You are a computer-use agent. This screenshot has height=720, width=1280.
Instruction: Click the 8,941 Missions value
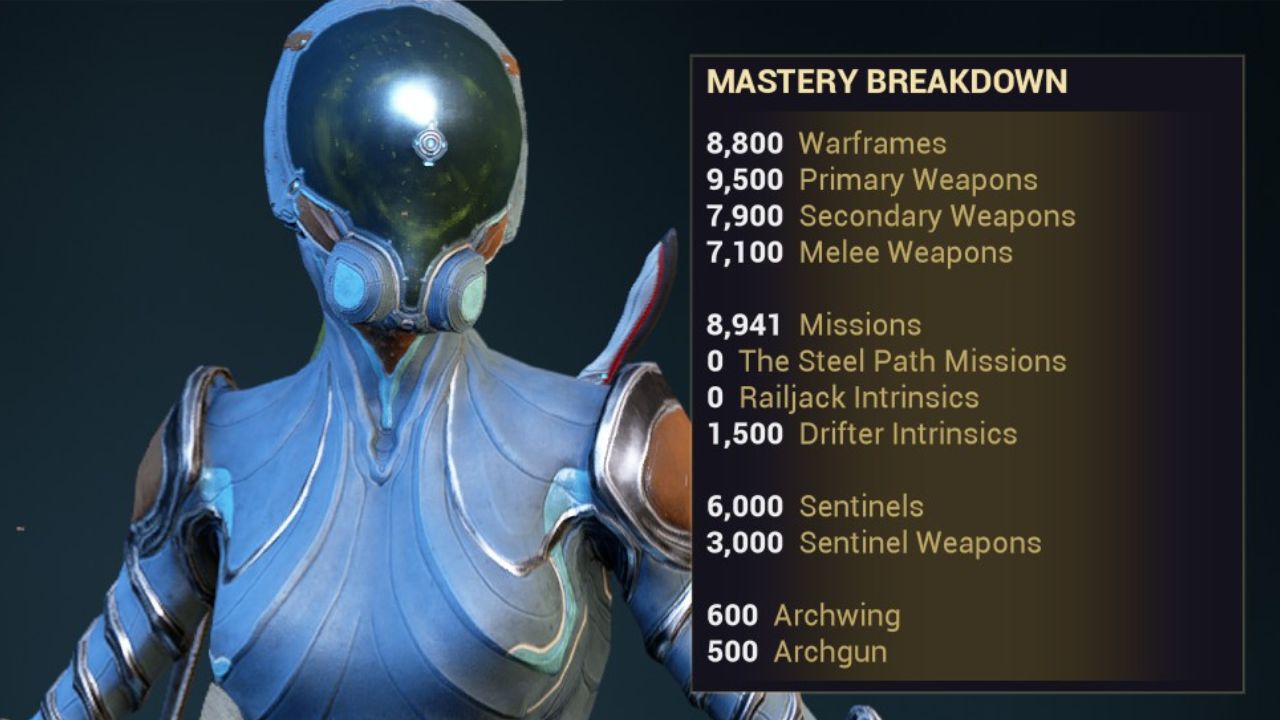click(x=744, y=324)
